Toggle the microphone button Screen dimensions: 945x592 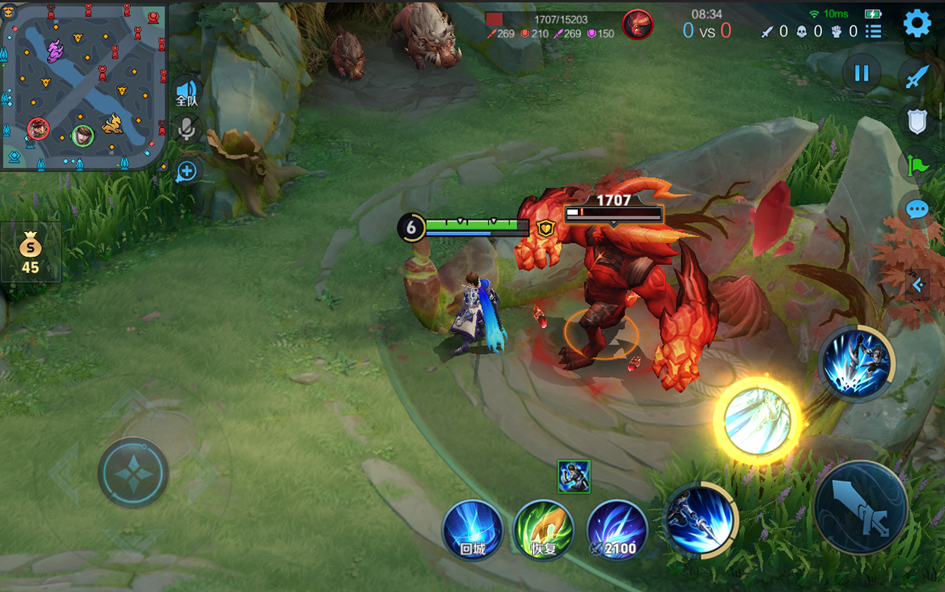click(186, 130)
